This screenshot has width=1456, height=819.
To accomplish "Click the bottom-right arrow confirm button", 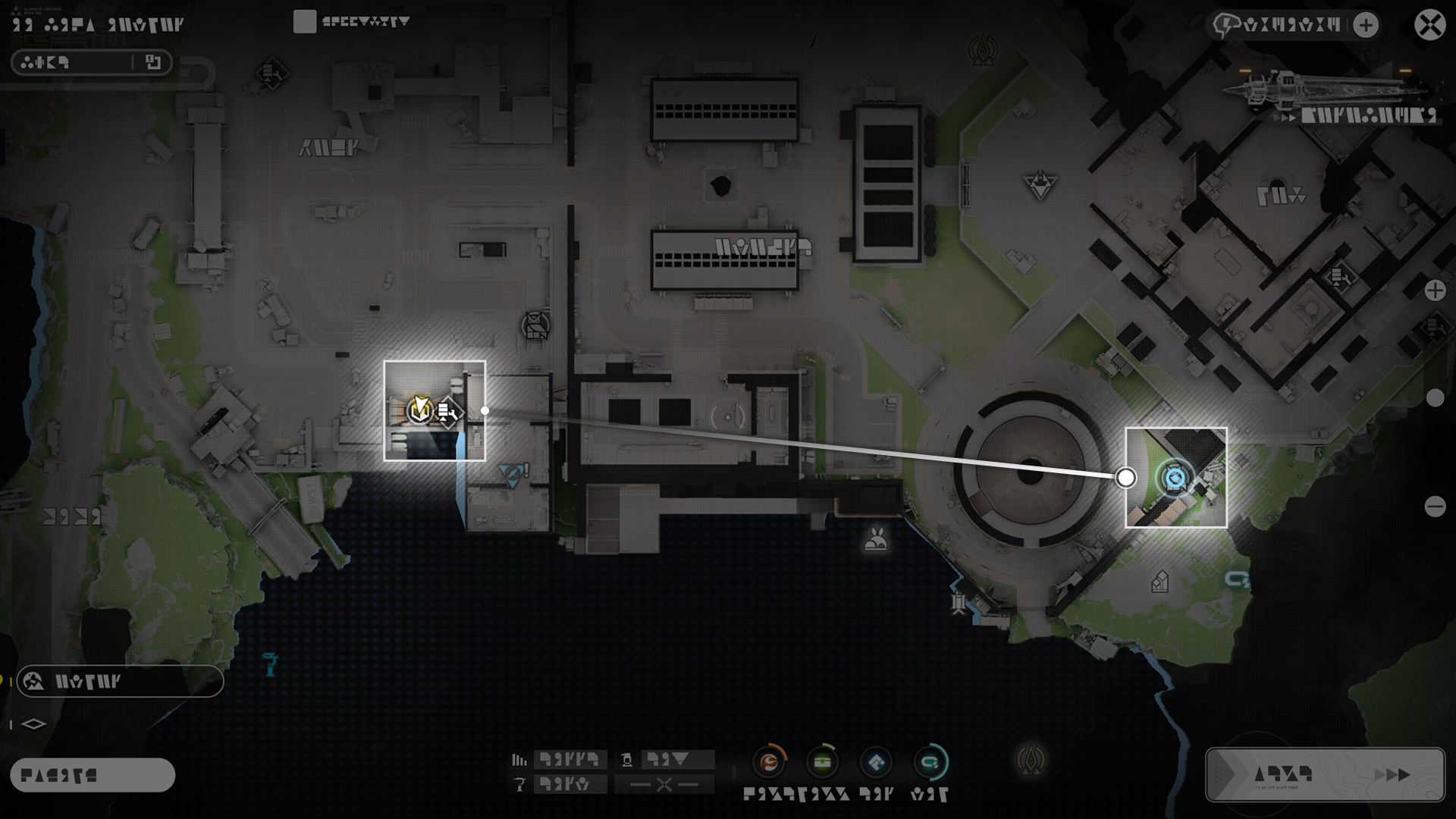I will pyautogui.click(x=1325, y=774).
